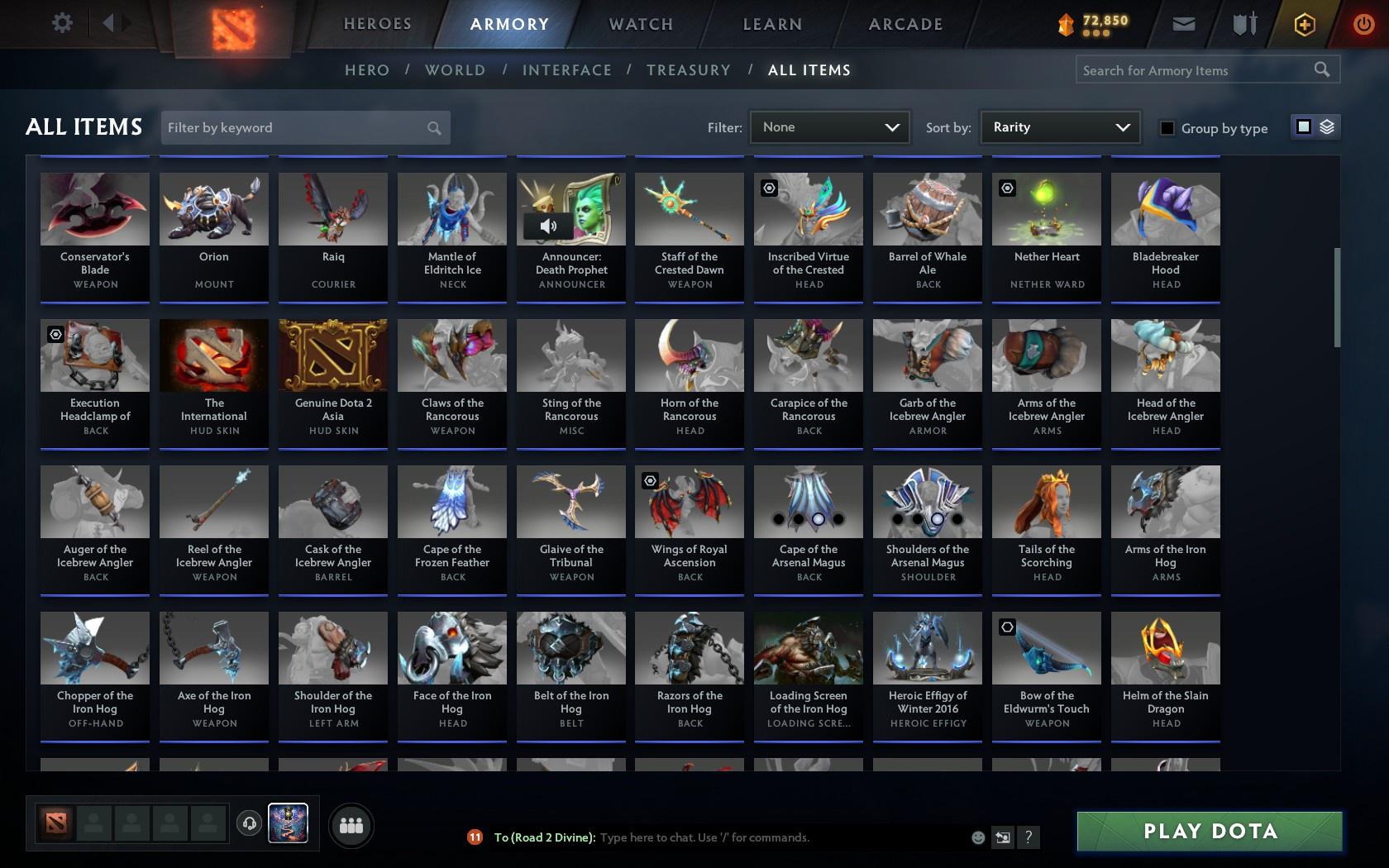This screenshot has width=1389, height=868.
Task: Mute the Announcer: Death Prophet preview speaker
Action: pyautogui.click(x=548, y=225)
